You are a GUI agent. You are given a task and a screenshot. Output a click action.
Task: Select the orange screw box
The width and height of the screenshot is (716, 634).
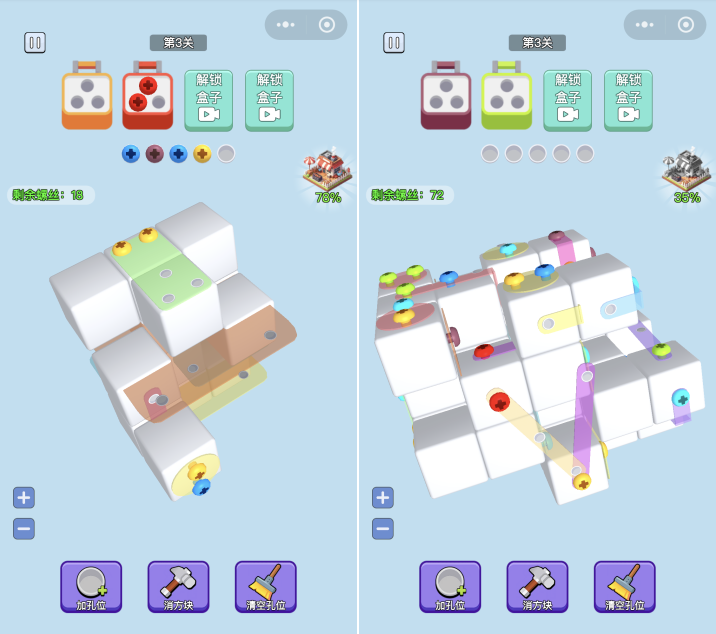coord(87,96)
